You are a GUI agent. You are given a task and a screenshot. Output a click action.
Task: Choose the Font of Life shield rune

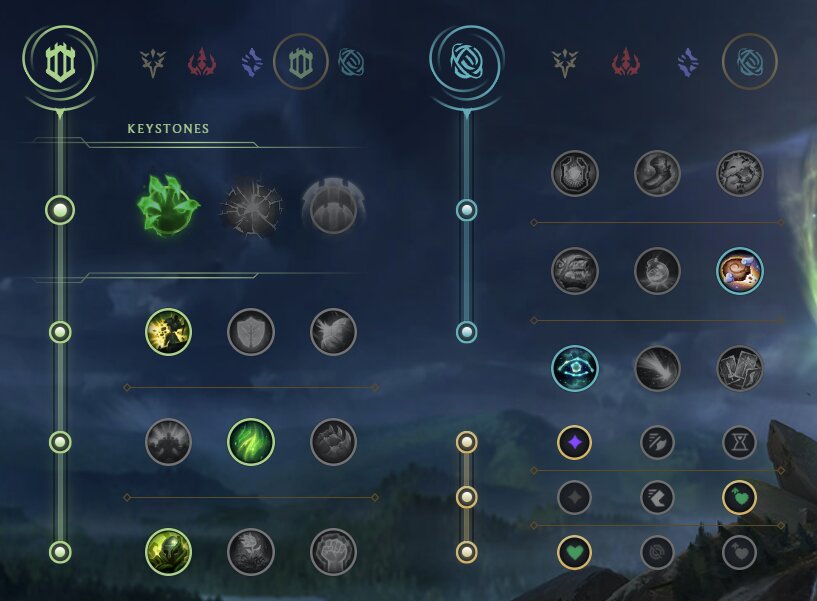(251, 332)
